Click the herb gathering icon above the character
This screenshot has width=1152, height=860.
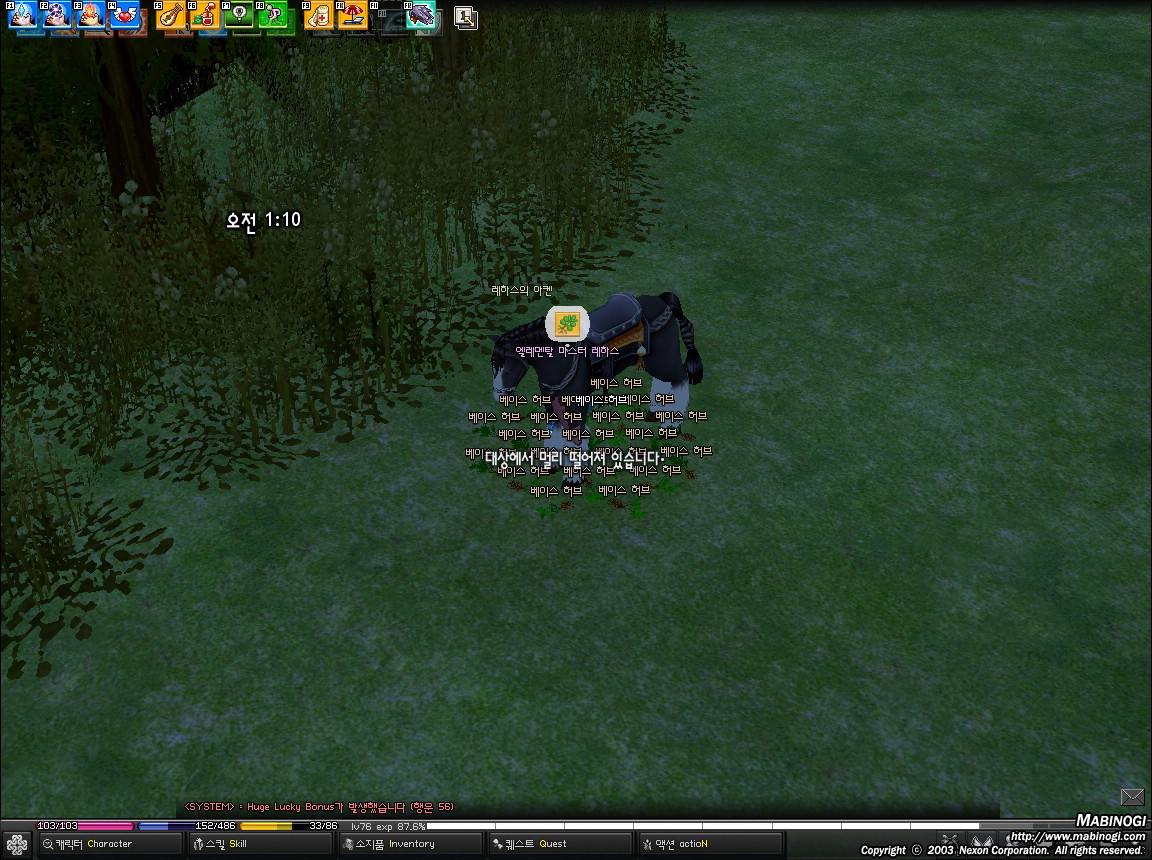[x=567, y=324]
